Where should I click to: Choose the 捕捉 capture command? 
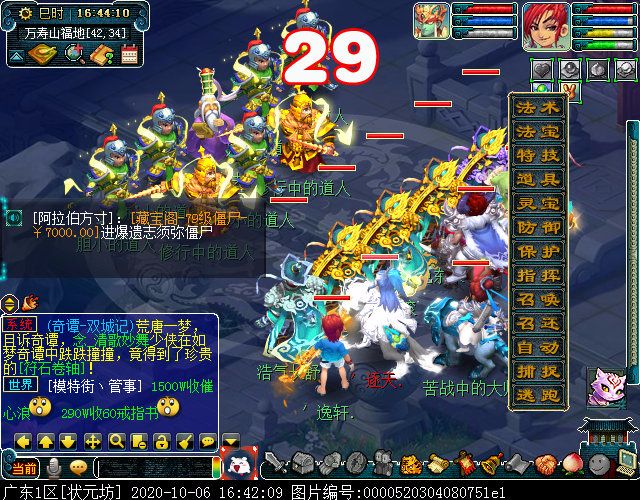[538, 371]
